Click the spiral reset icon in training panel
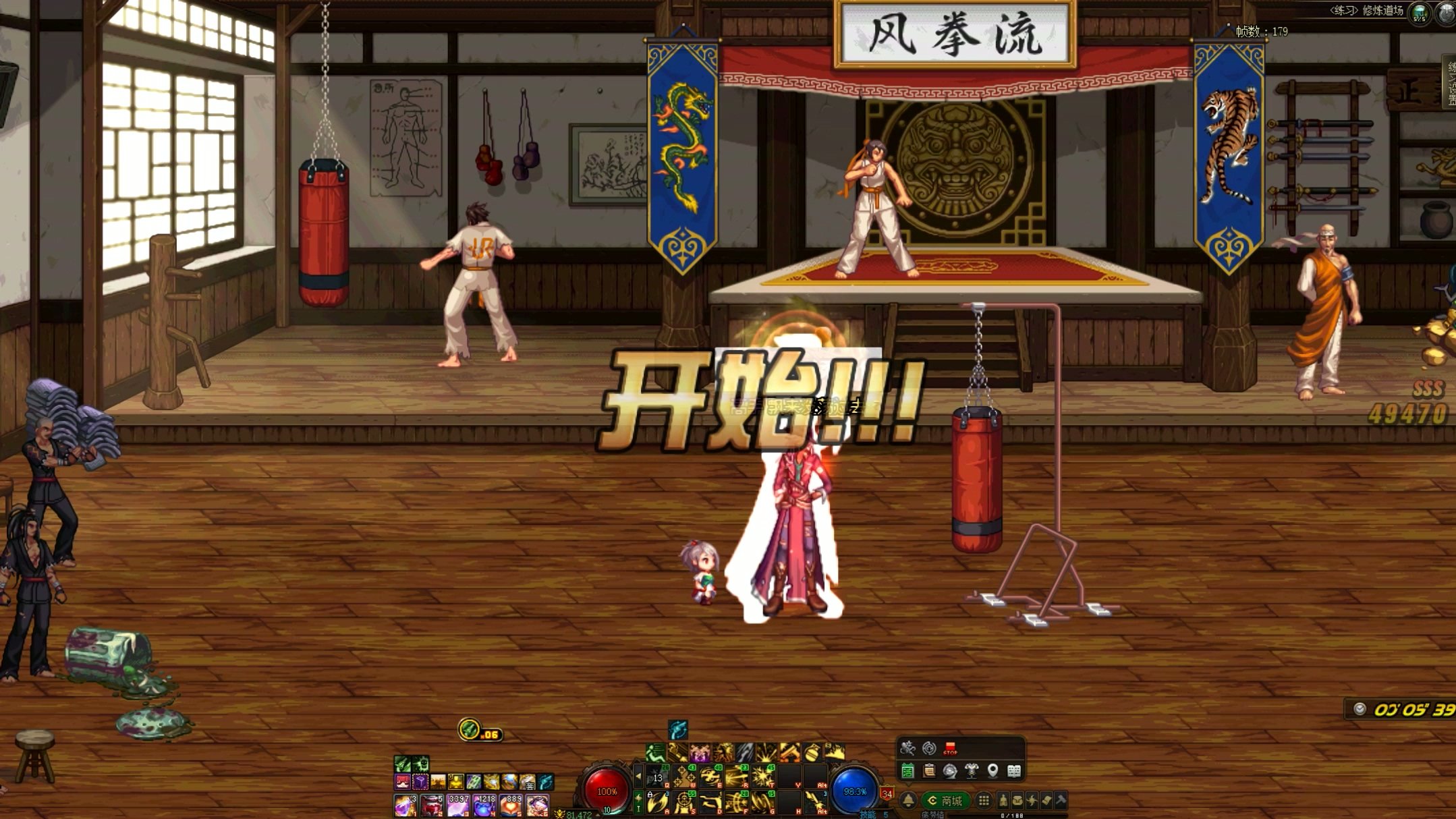Screen dimensions: 1456x819 click(x=929, y=749)
